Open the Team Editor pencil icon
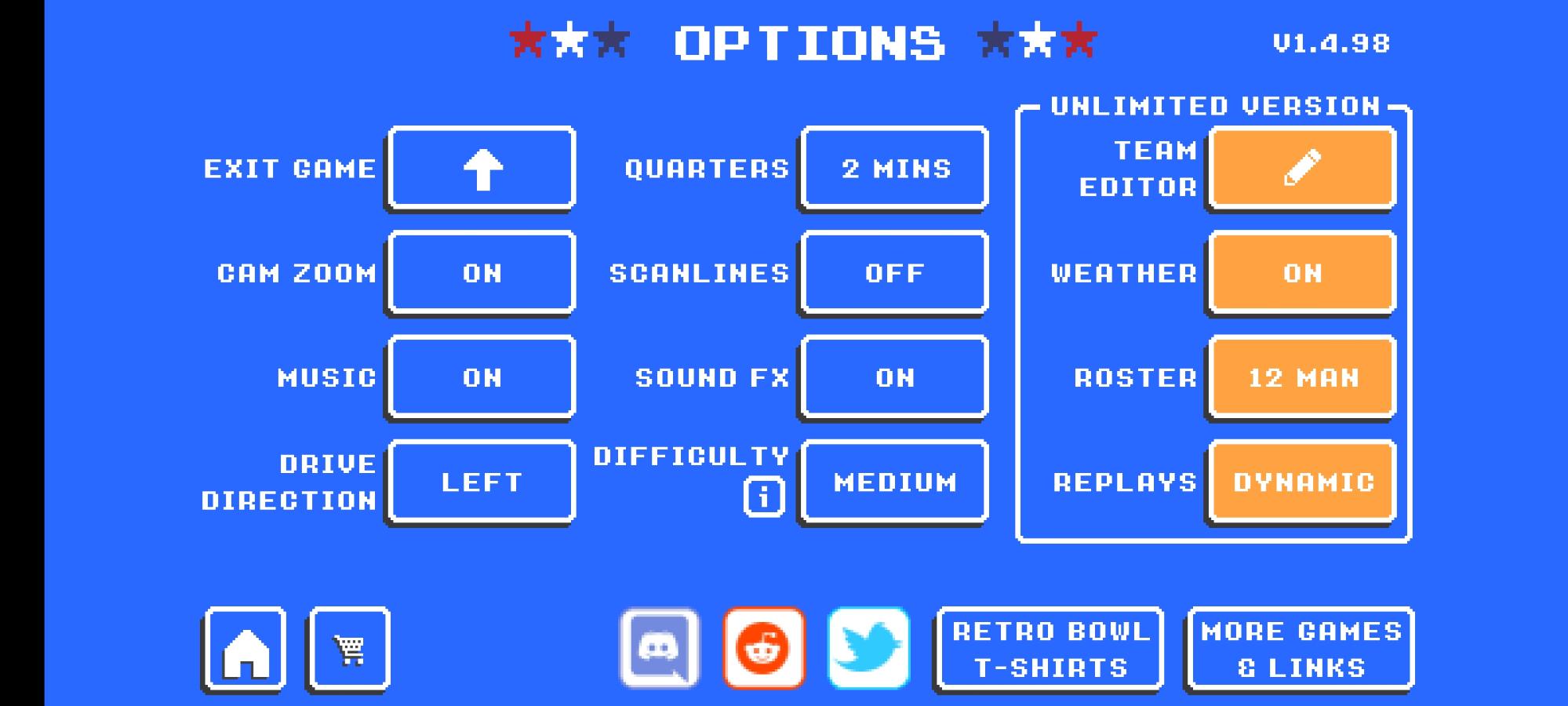 (1301, 168)
